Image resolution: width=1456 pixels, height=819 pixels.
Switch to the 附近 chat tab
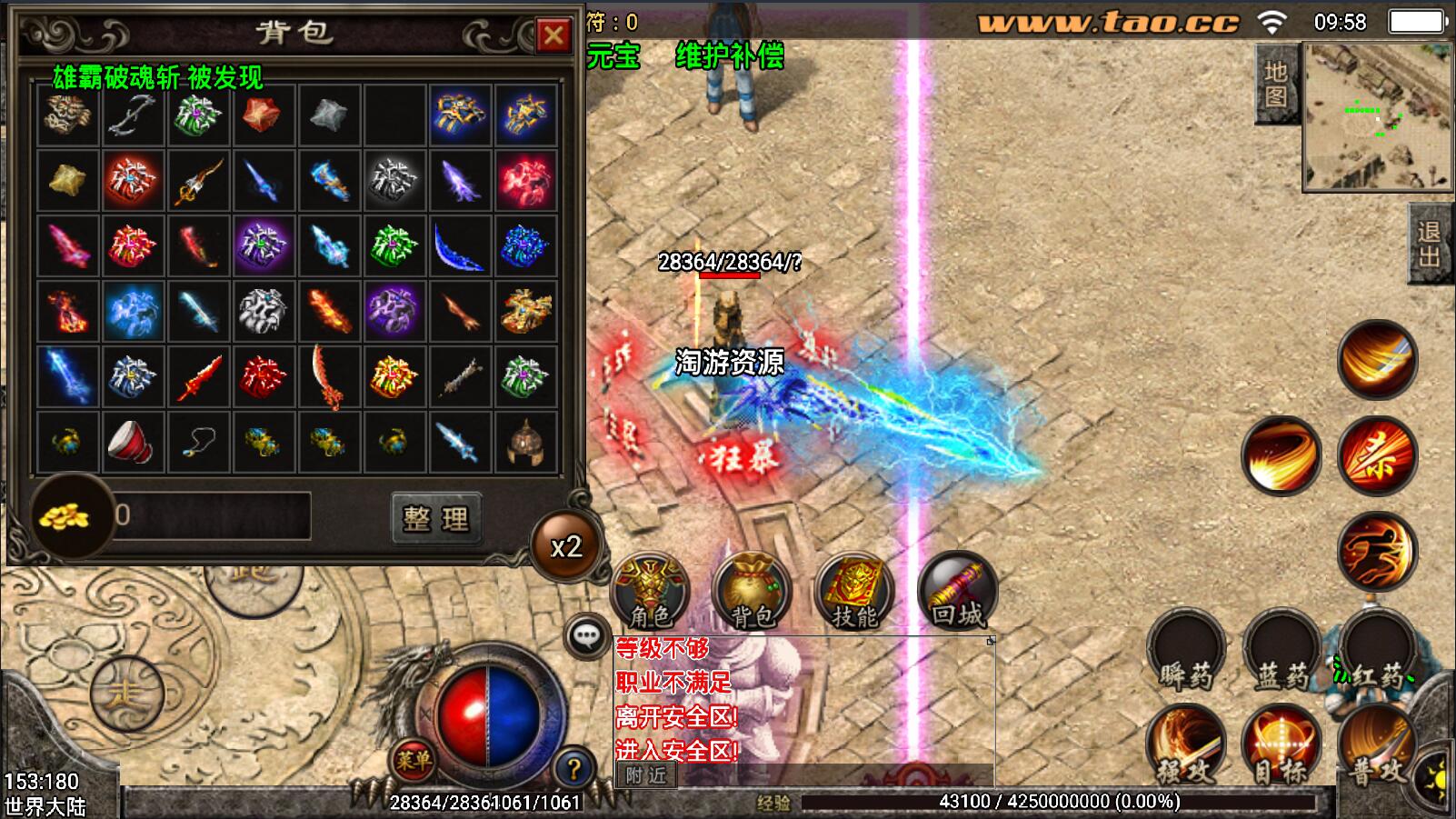(646, 775)
